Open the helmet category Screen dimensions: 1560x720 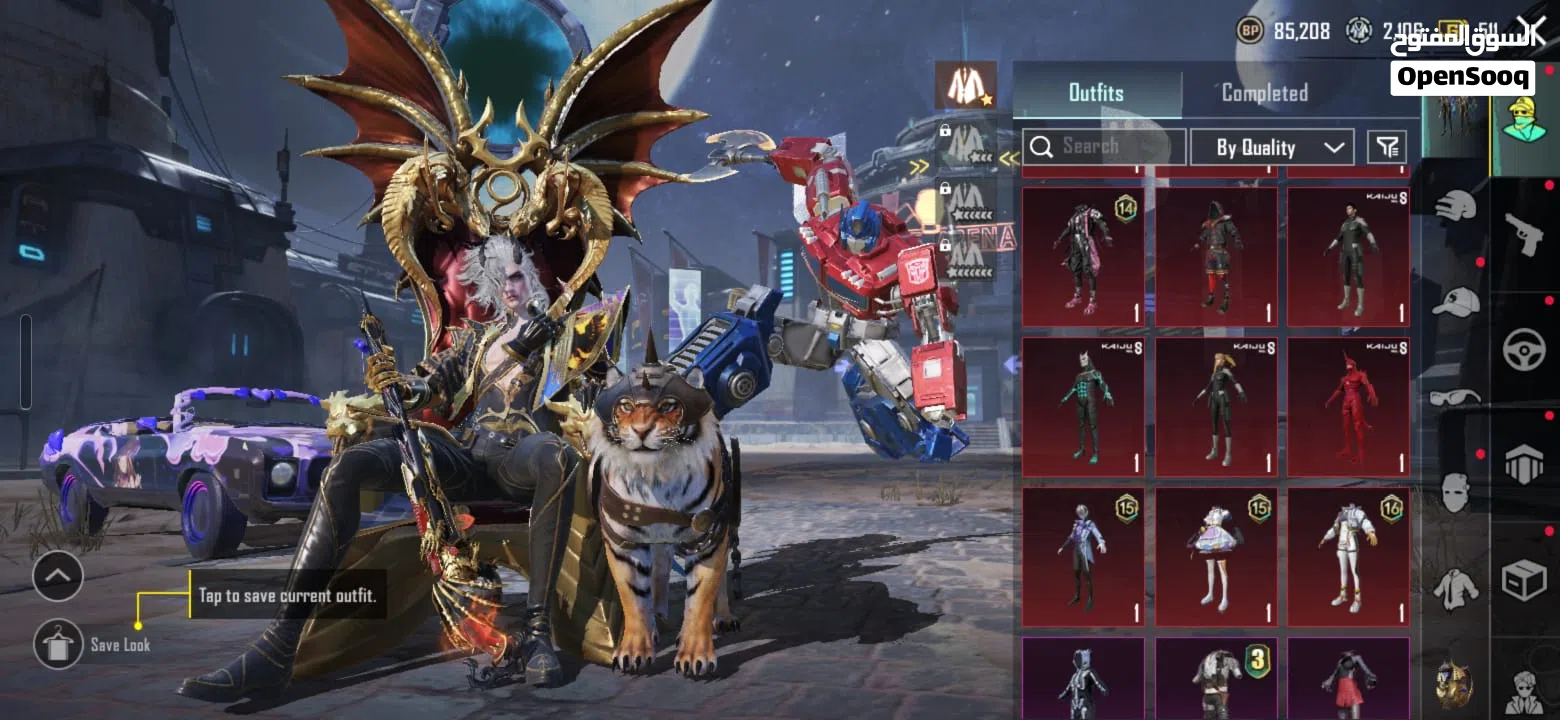click(1455, 207)
